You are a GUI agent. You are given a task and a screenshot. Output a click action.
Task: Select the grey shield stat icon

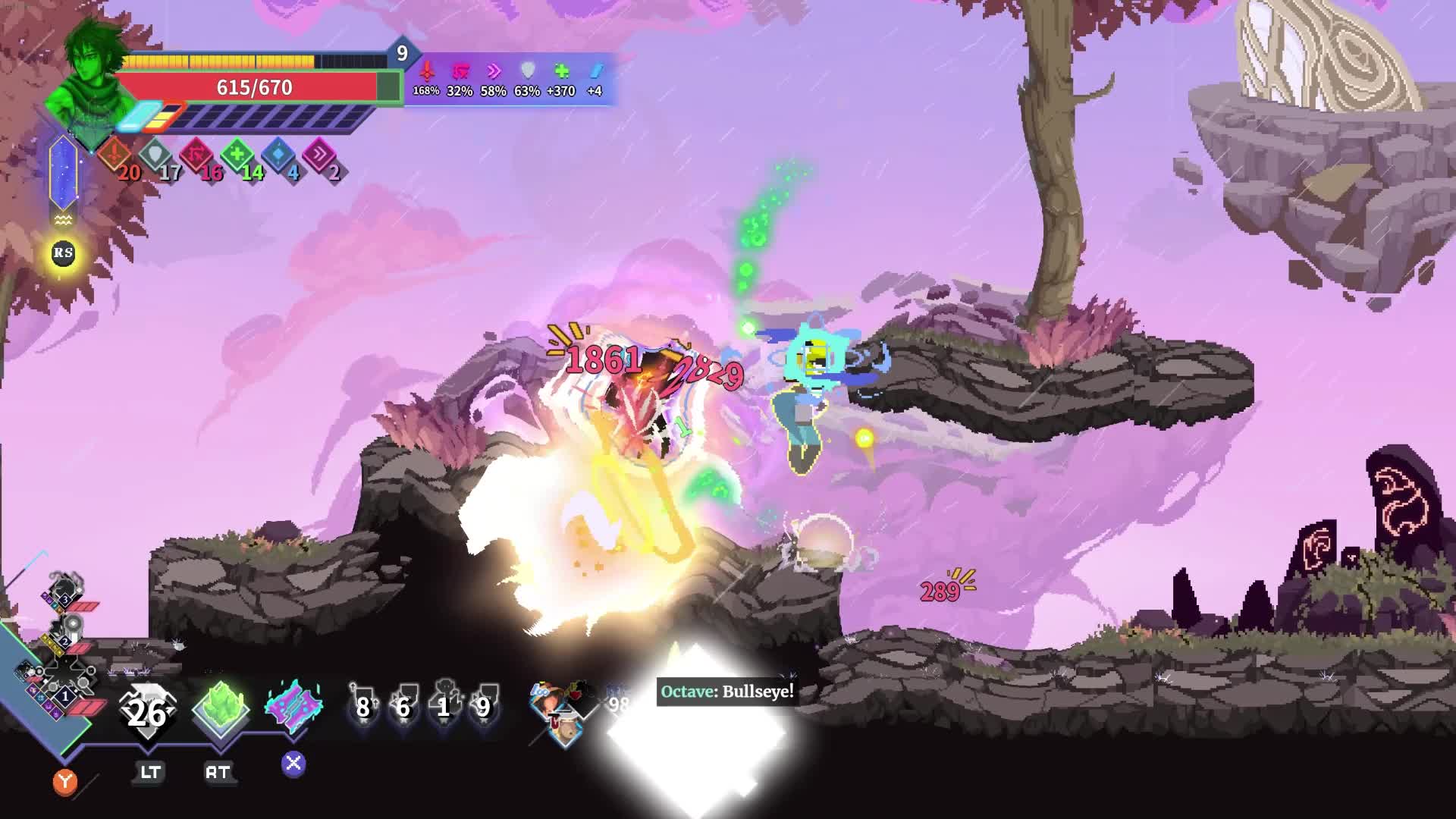[156, 155]
